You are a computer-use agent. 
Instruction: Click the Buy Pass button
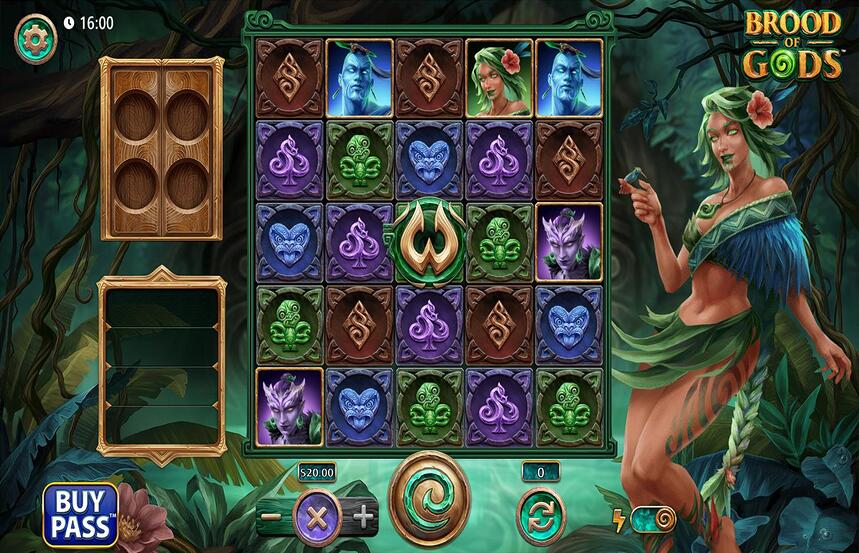click(x=80, y=514)
